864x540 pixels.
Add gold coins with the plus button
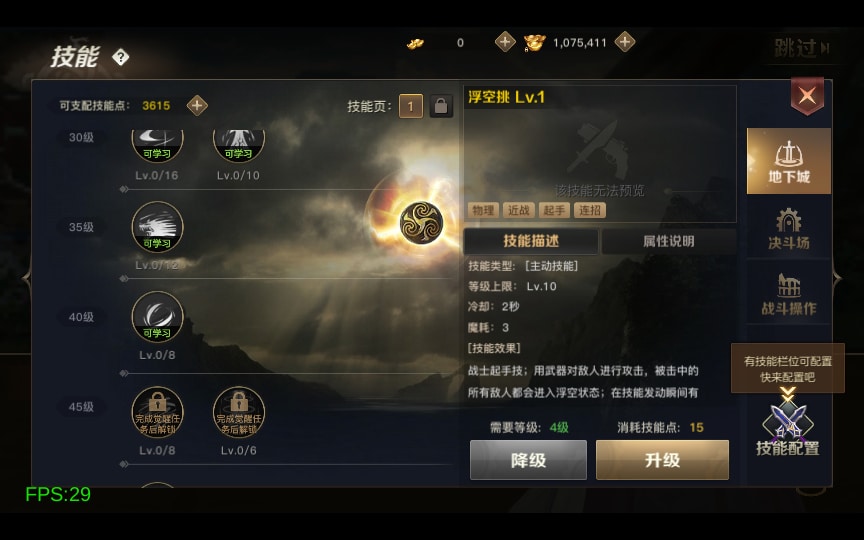click(x=625, y=42)
